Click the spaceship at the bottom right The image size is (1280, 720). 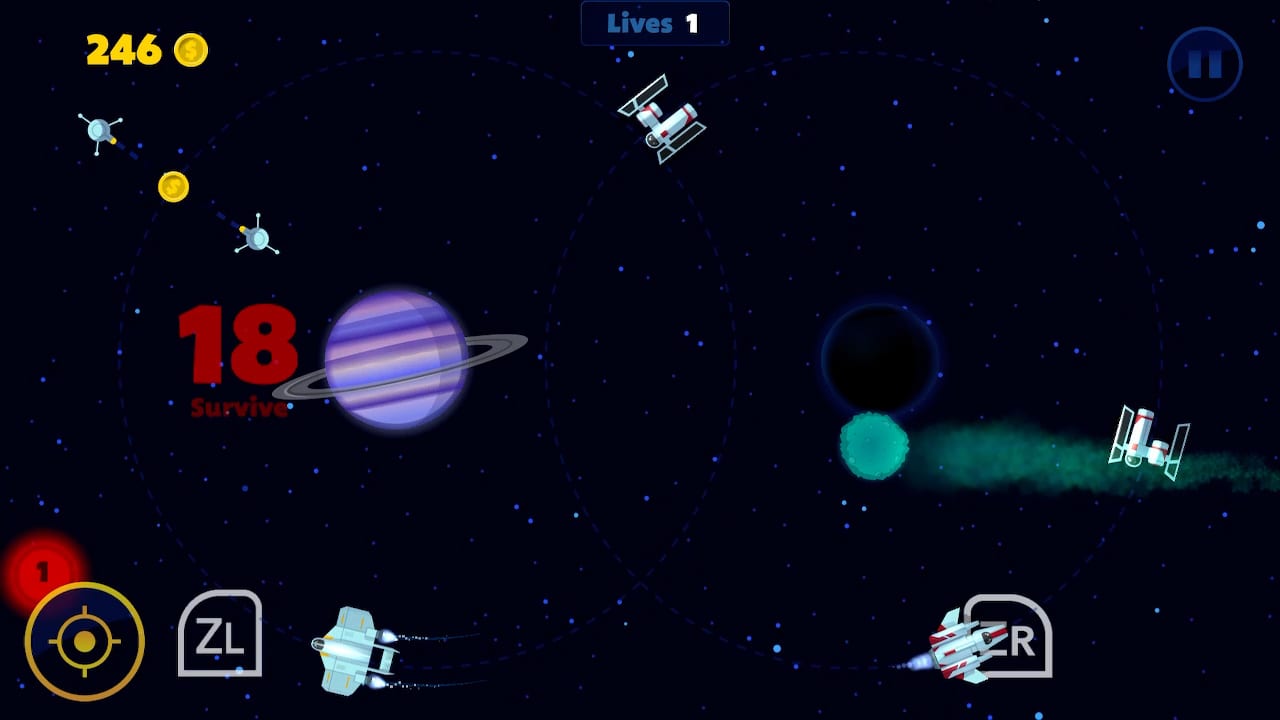tap(965, 648)
